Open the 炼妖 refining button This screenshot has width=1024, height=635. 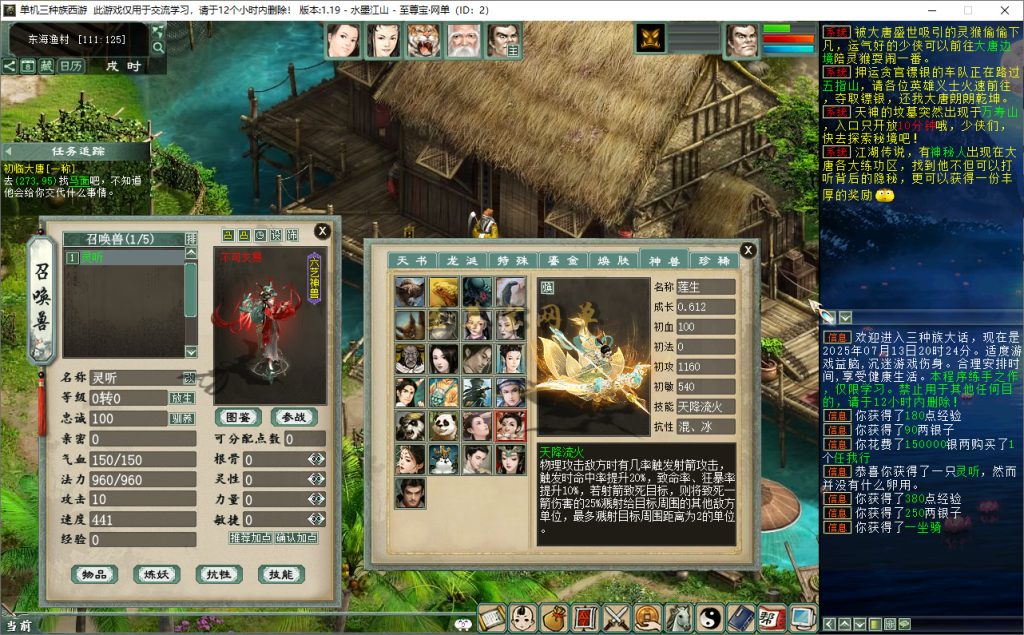156,574
